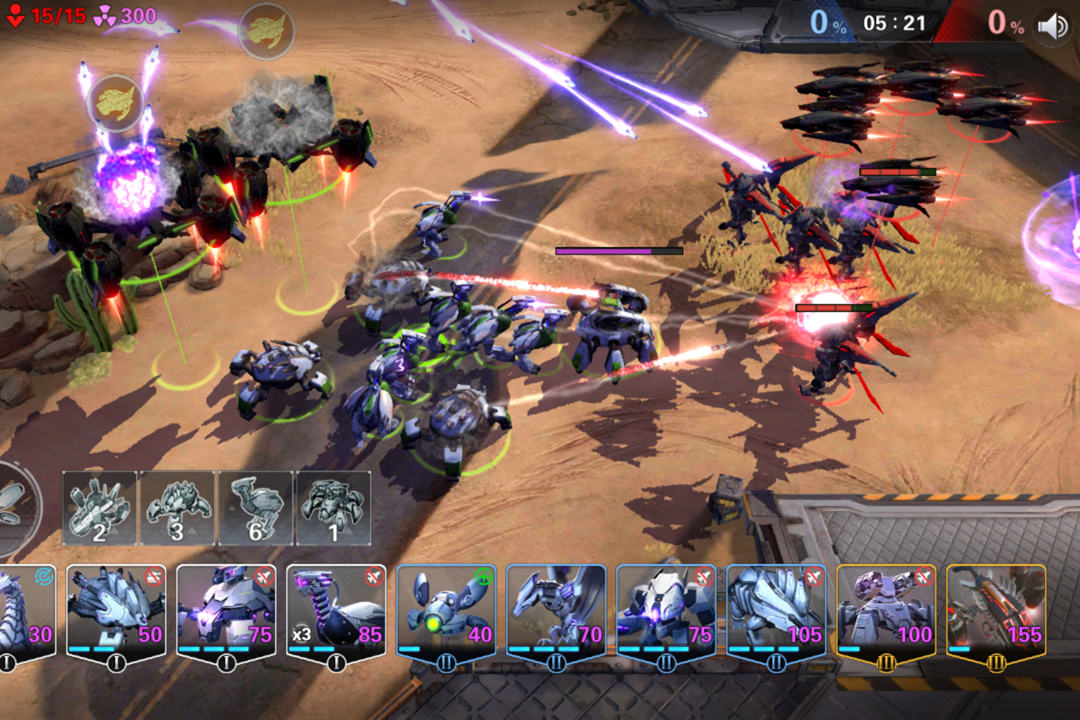Deploy the unit card costing 105
The height and width of the screenshot is (720, 1080).
[775, 612]
